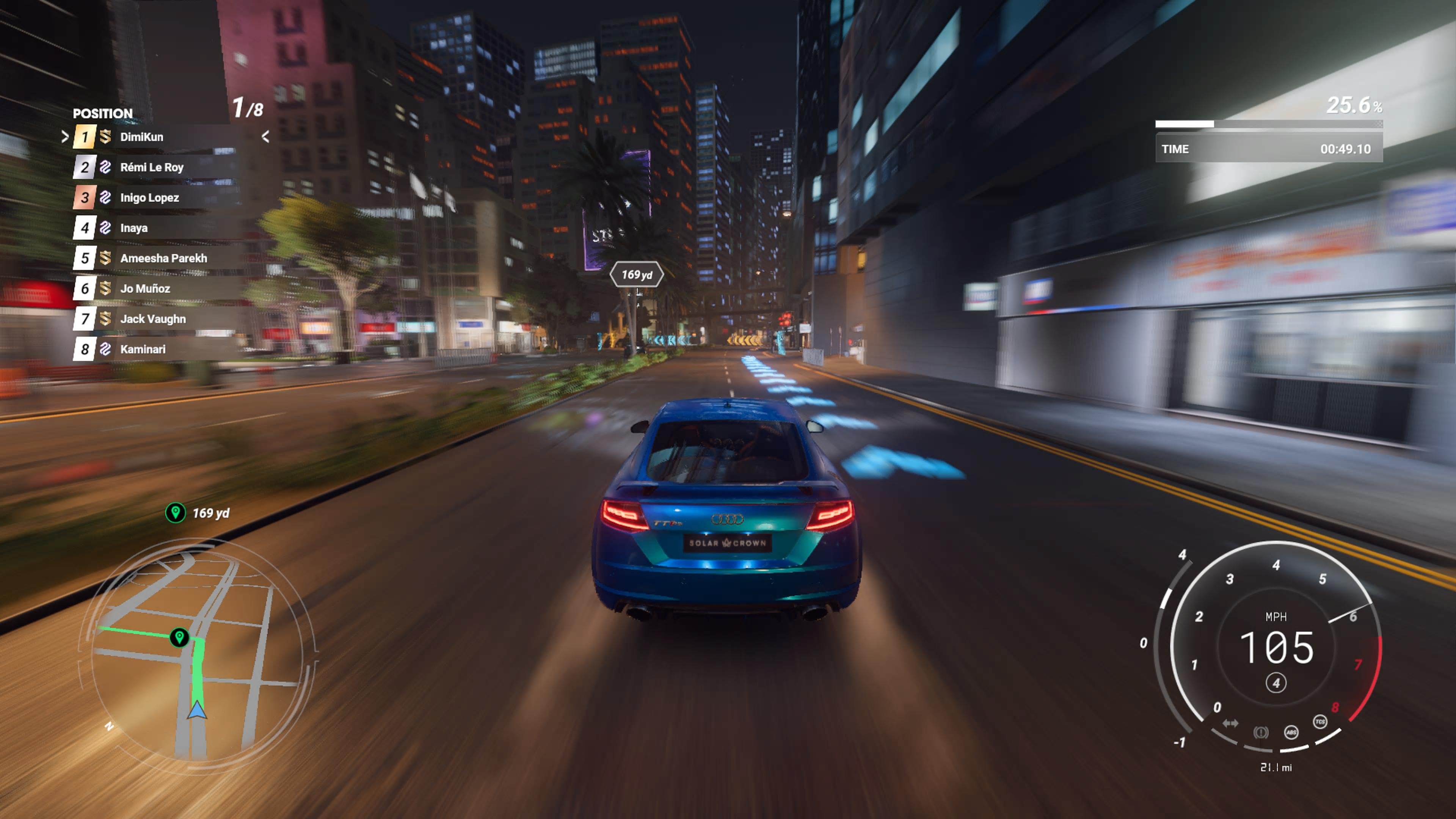1456x819 pixels.
Task: Click Rémi Le Roy's team crest icon
Action: click(105, 167)
